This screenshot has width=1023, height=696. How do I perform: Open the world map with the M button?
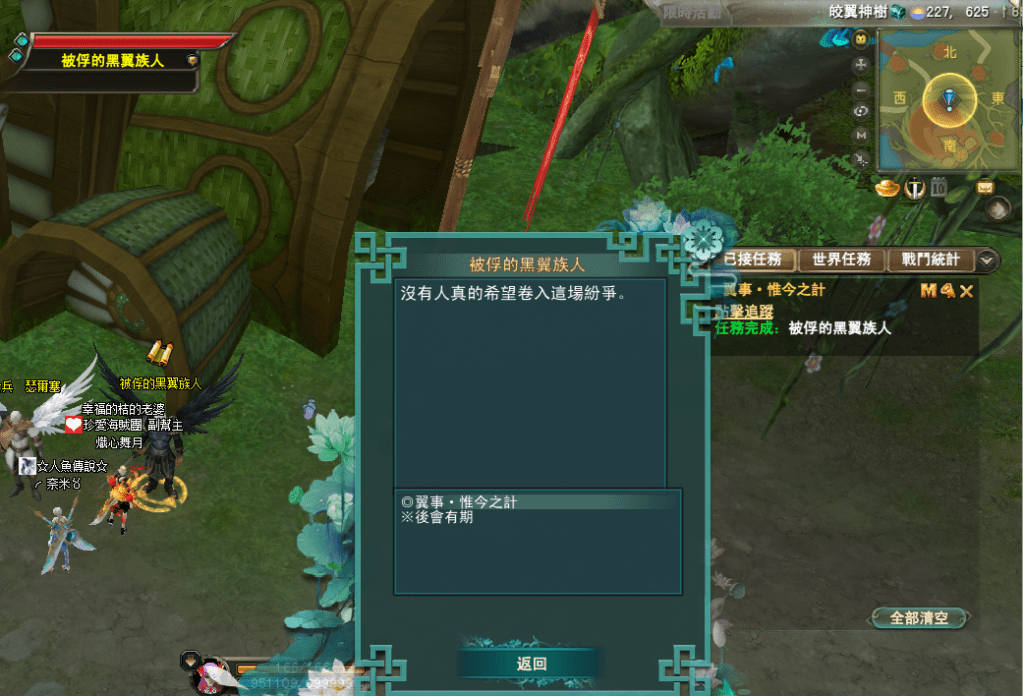pyautogui.click(x=861, y=134)
